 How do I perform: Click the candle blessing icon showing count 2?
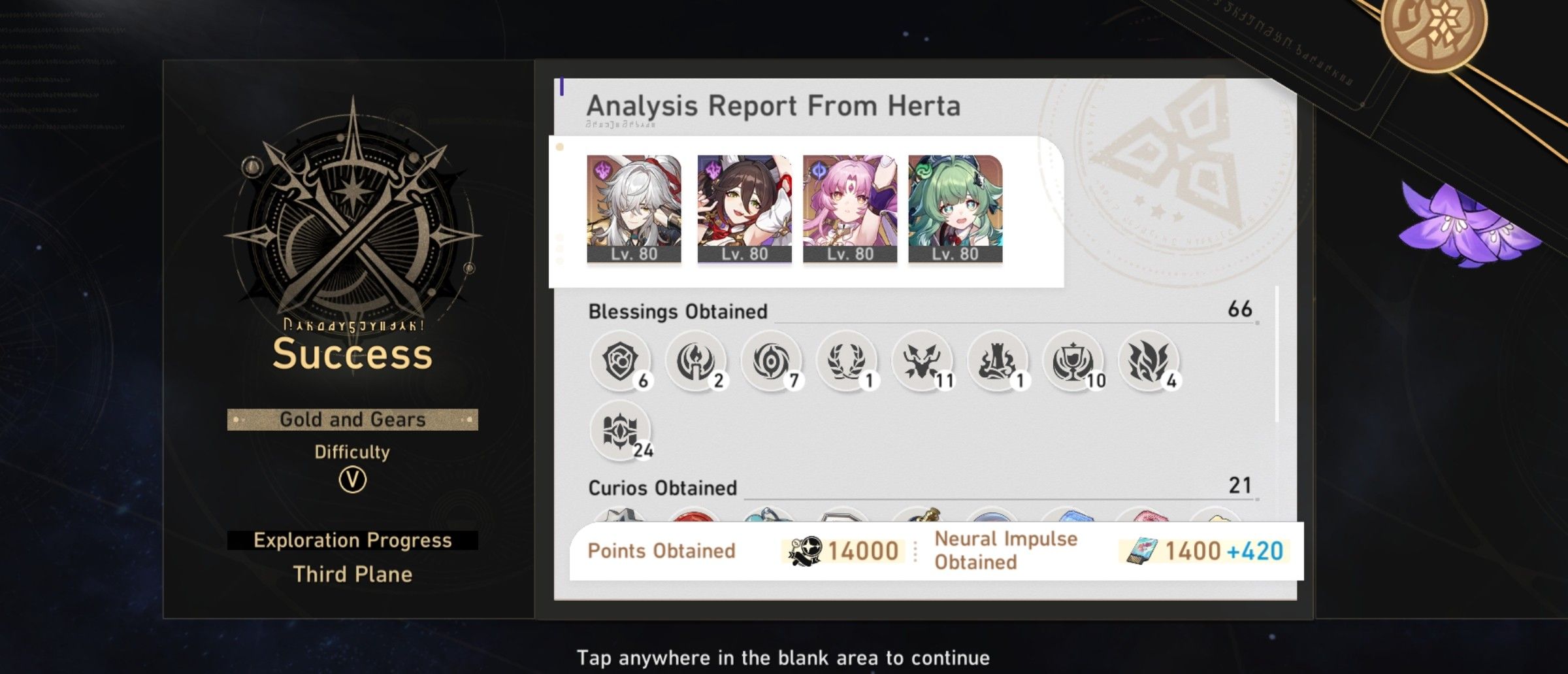pos(695,361)
